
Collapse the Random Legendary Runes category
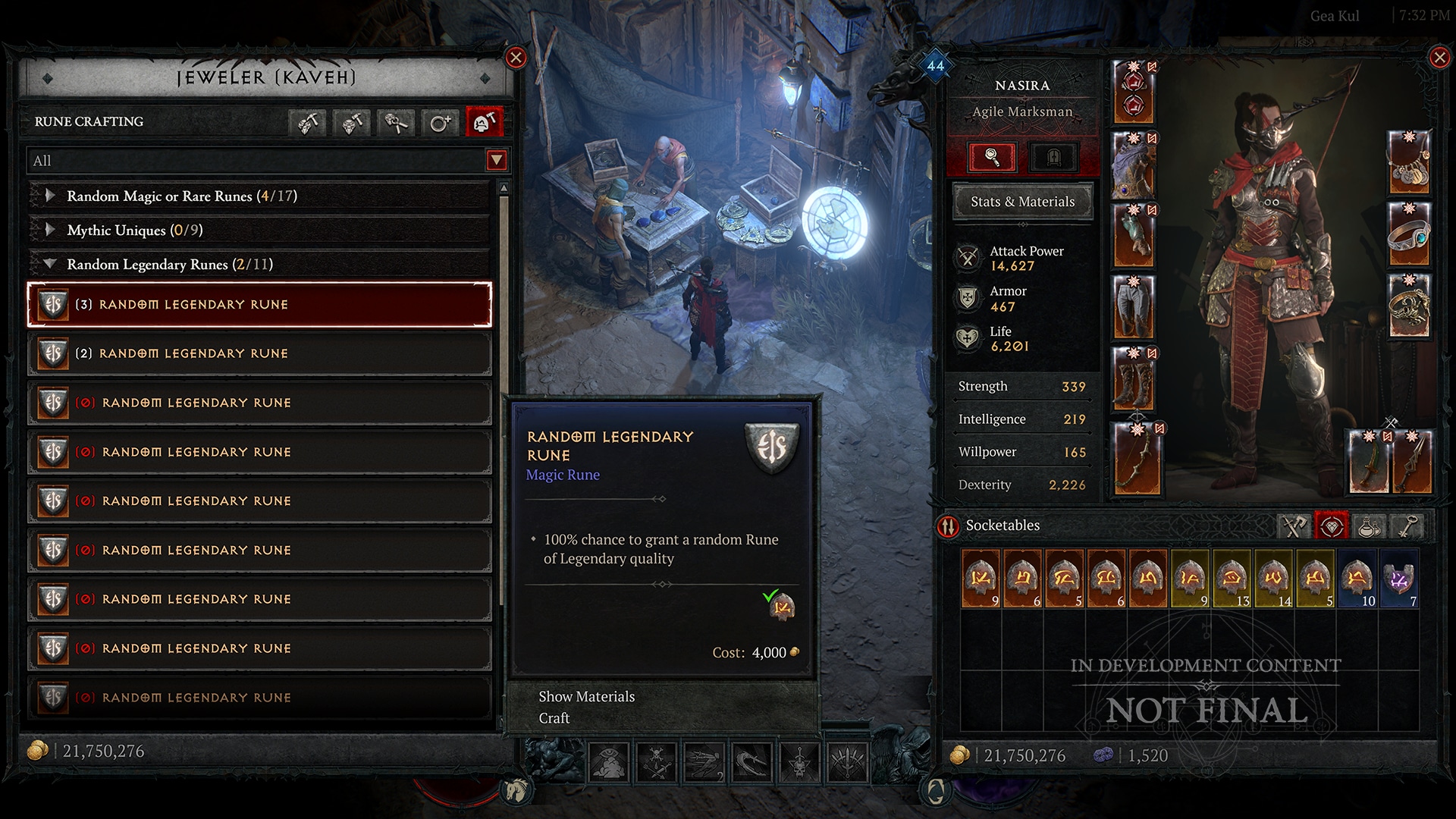tap(50, 264)
